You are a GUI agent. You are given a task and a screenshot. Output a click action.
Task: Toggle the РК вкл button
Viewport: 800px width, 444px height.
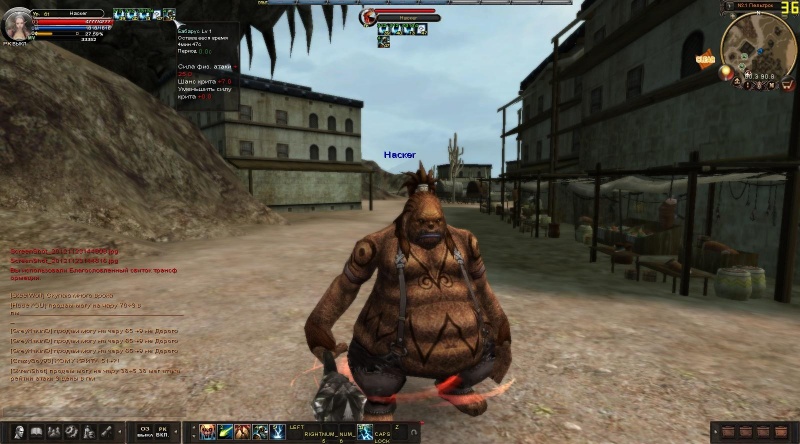(163, 432)
